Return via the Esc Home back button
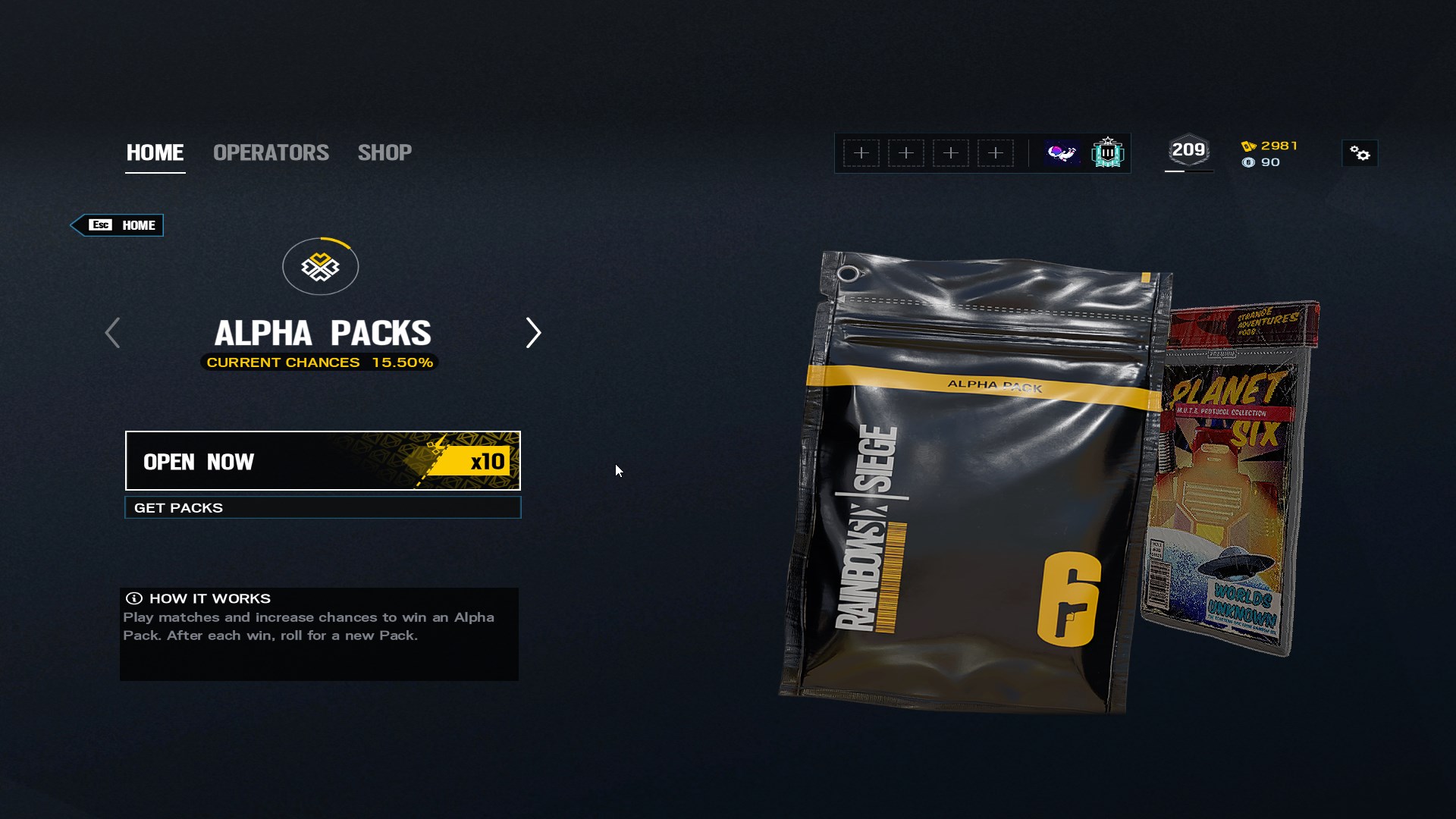Screen dimensions: 1456x819 point(118,225)
